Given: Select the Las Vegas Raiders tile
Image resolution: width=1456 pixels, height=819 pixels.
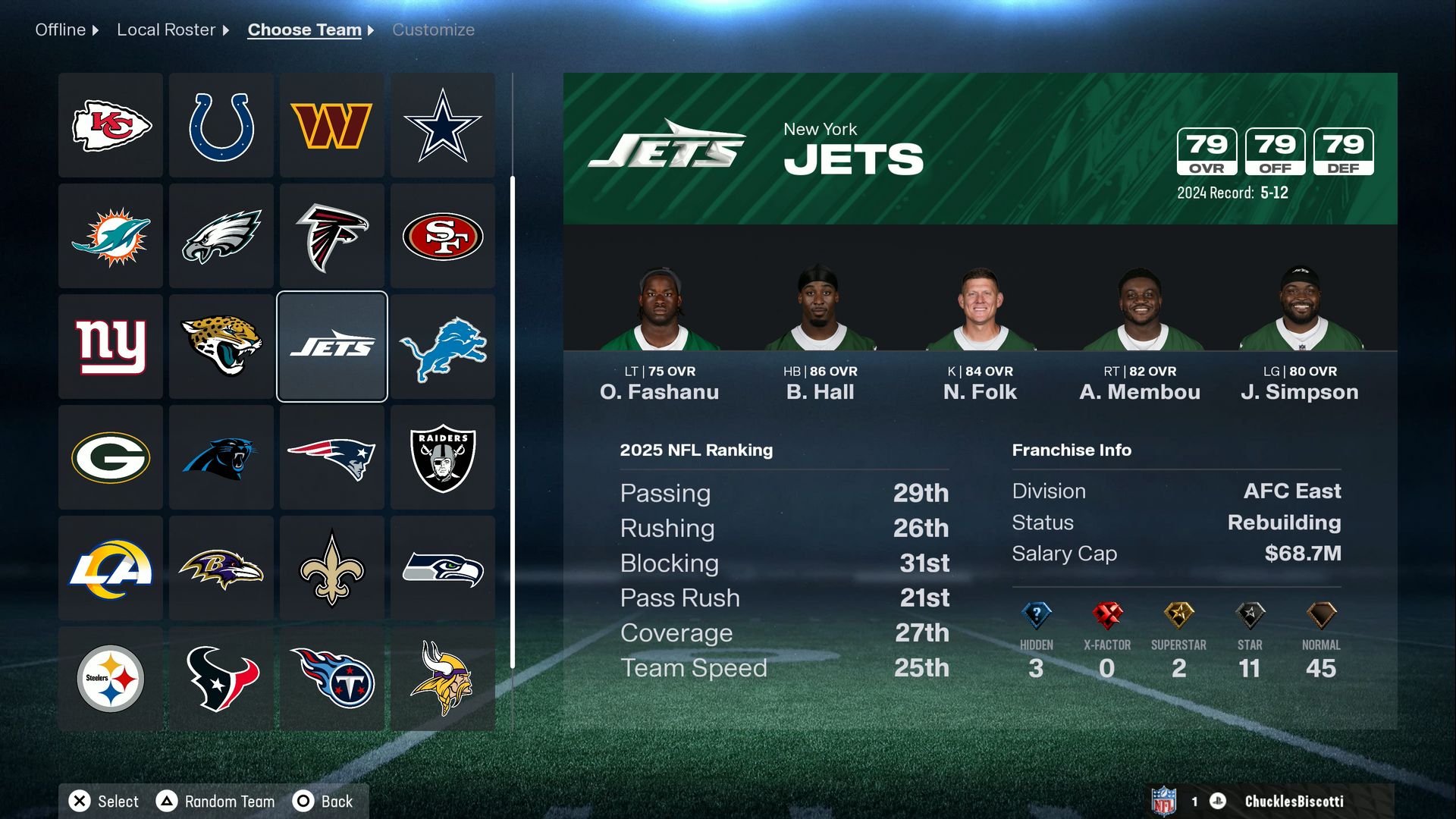Looking at the screenshot, I should [x=443, y=457].
